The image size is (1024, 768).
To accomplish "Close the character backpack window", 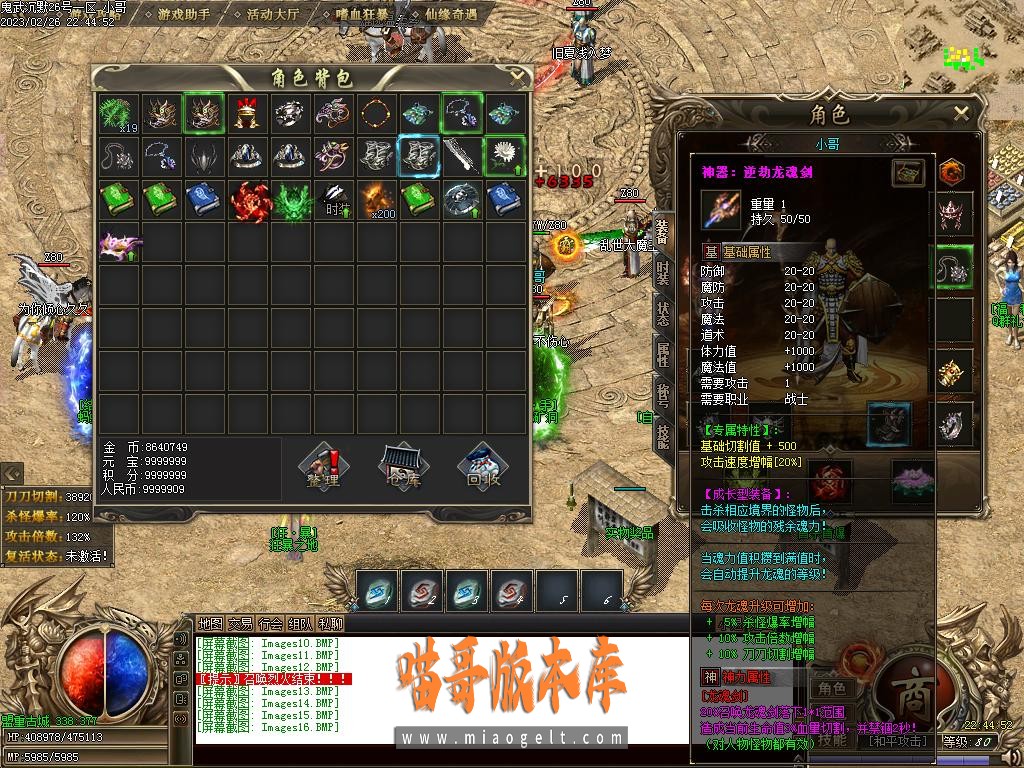I will 517,75.
